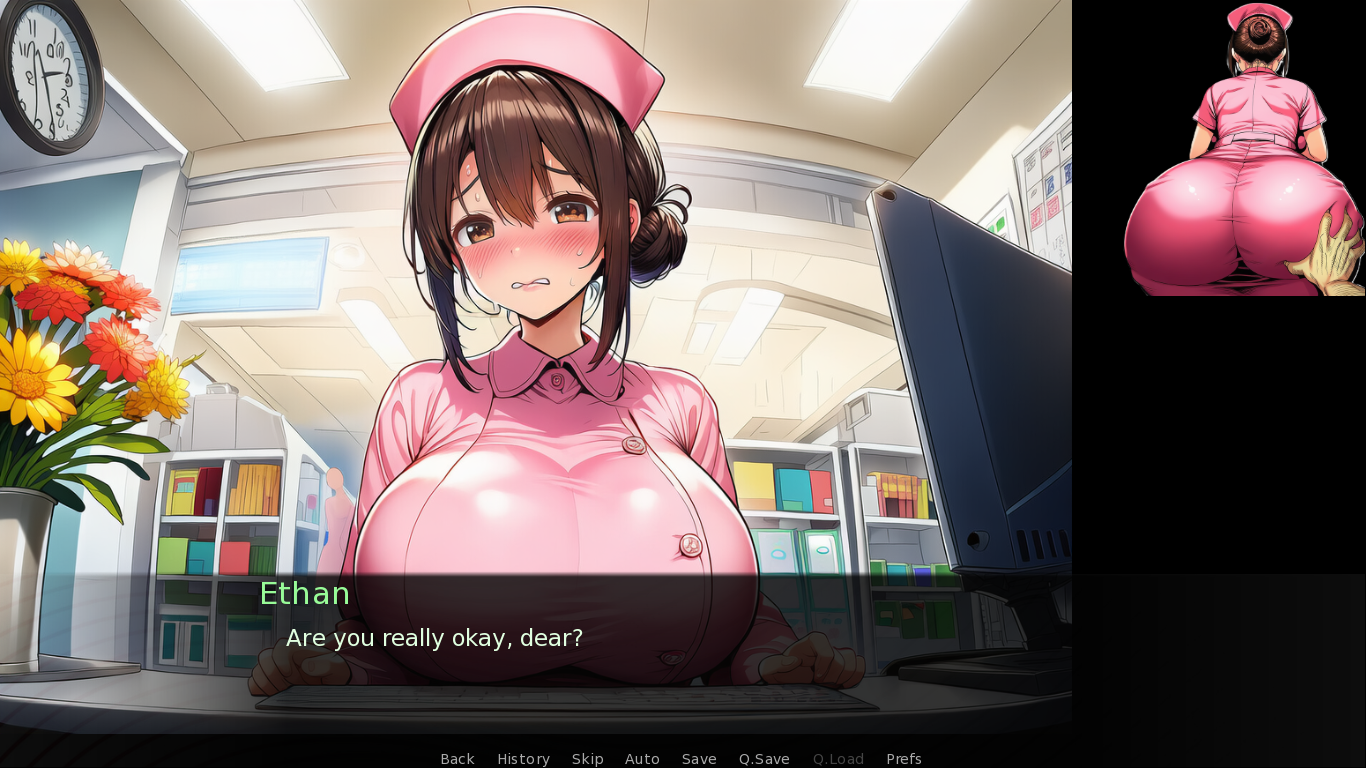Toggle quick menu visibility via Prefs

tap(903, 759)
